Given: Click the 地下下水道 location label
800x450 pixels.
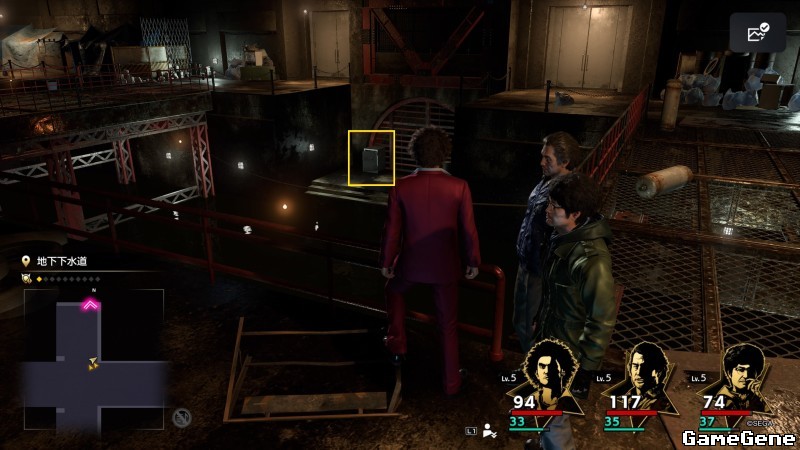Looking at the screenshot, I should [61, 261].
